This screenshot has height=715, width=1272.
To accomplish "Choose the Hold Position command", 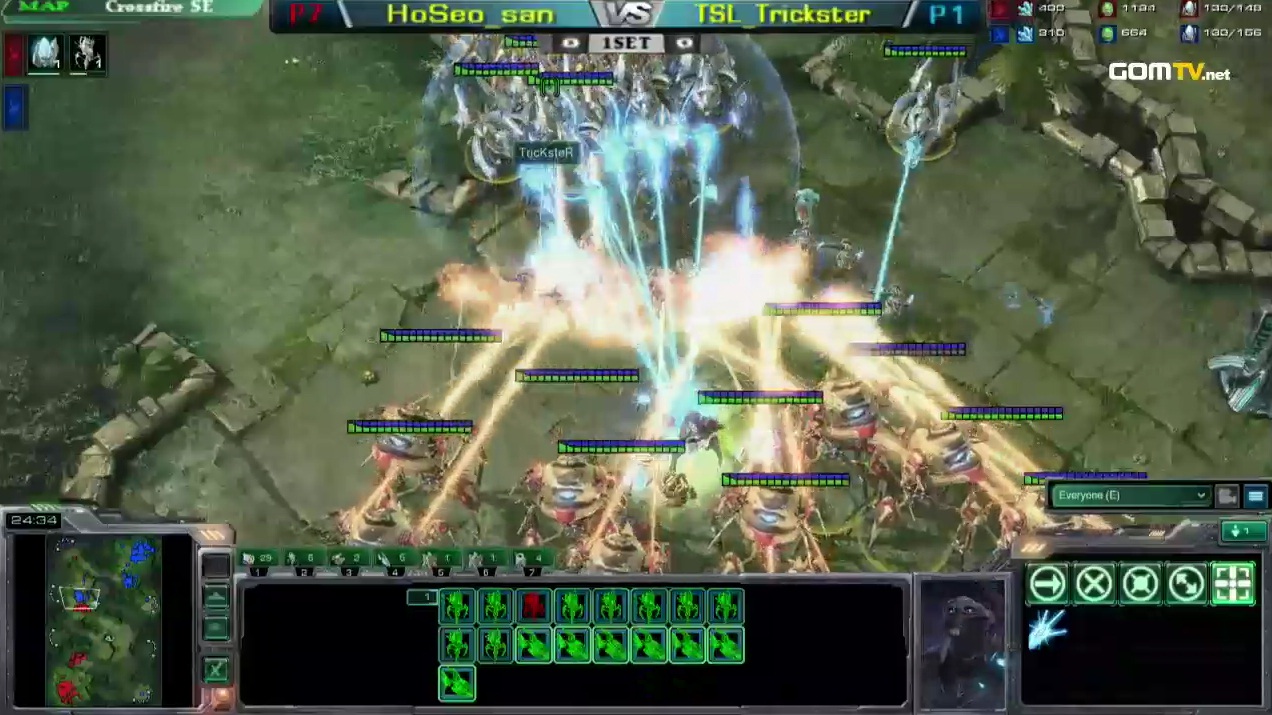I will coord(1140,583).
